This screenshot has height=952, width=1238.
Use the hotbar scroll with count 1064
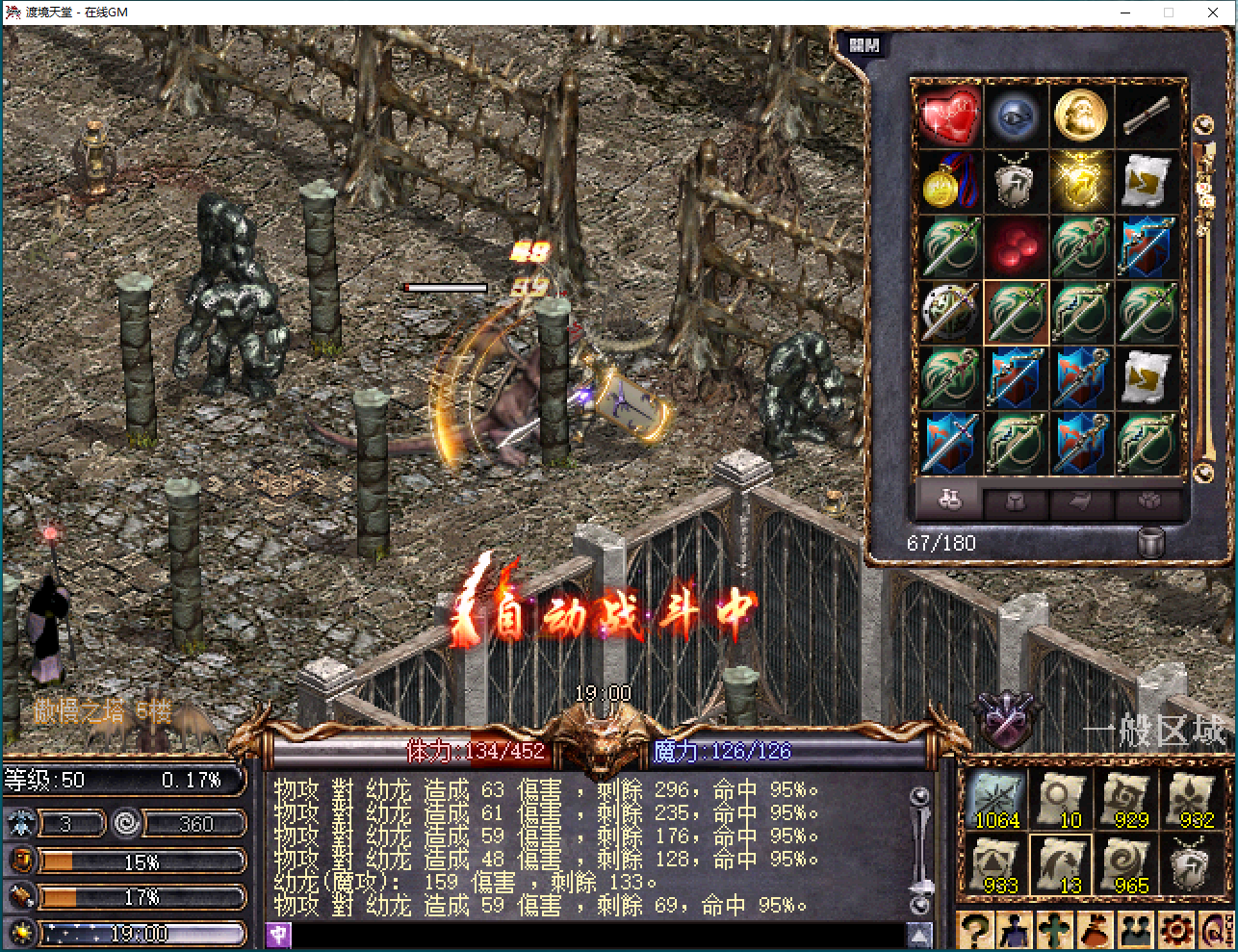(996, 799)
